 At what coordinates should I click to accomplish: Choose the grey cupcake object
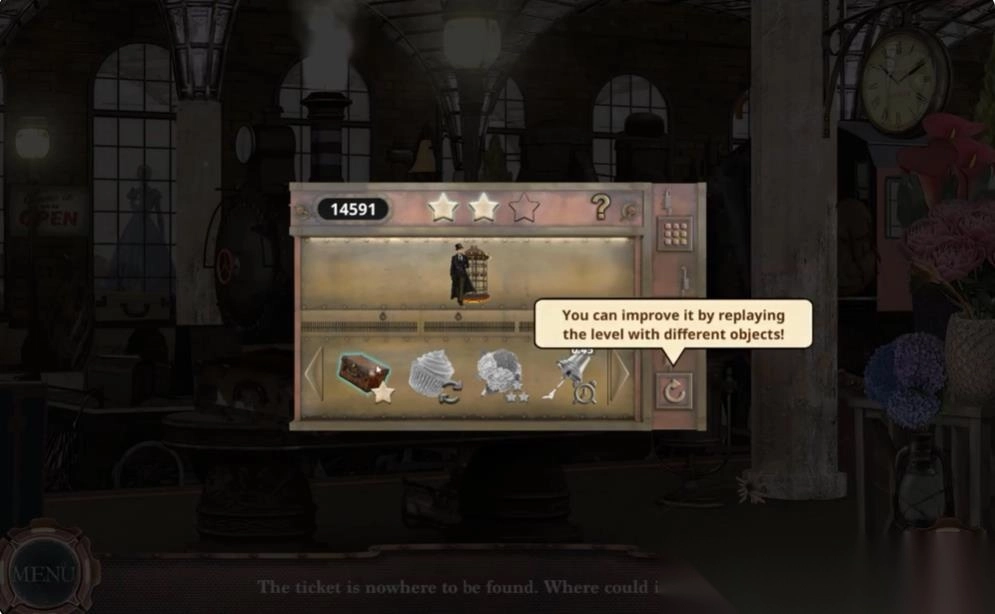433,374
